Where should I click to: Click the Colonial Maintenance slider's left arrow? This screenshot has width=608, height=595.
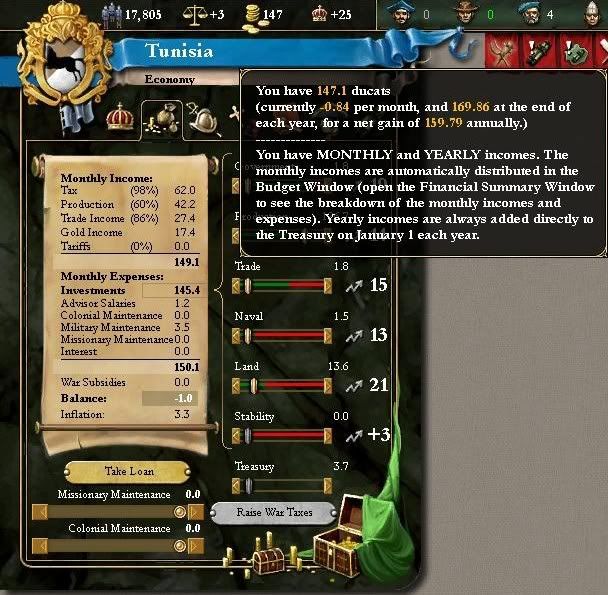coord(40,546)
